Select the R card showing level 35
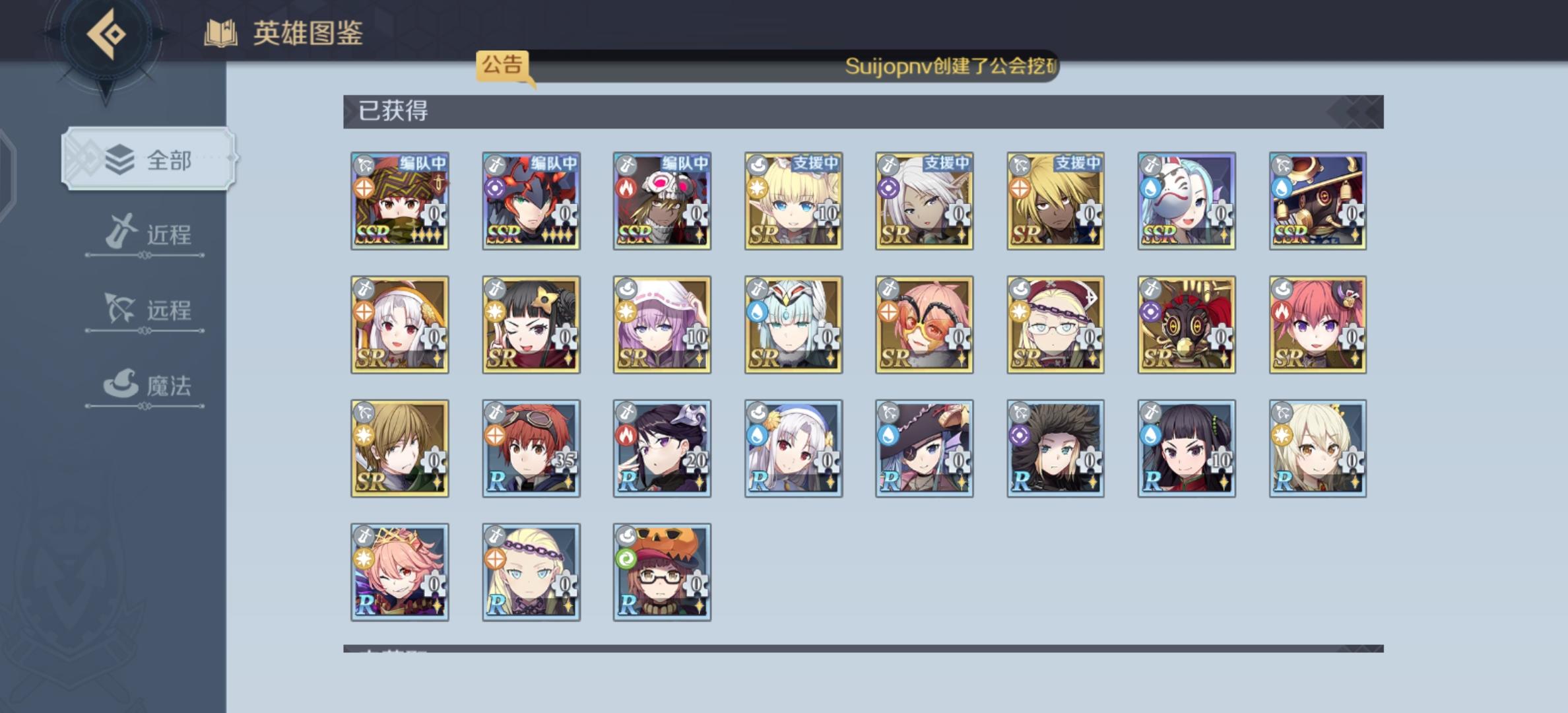 531,449
